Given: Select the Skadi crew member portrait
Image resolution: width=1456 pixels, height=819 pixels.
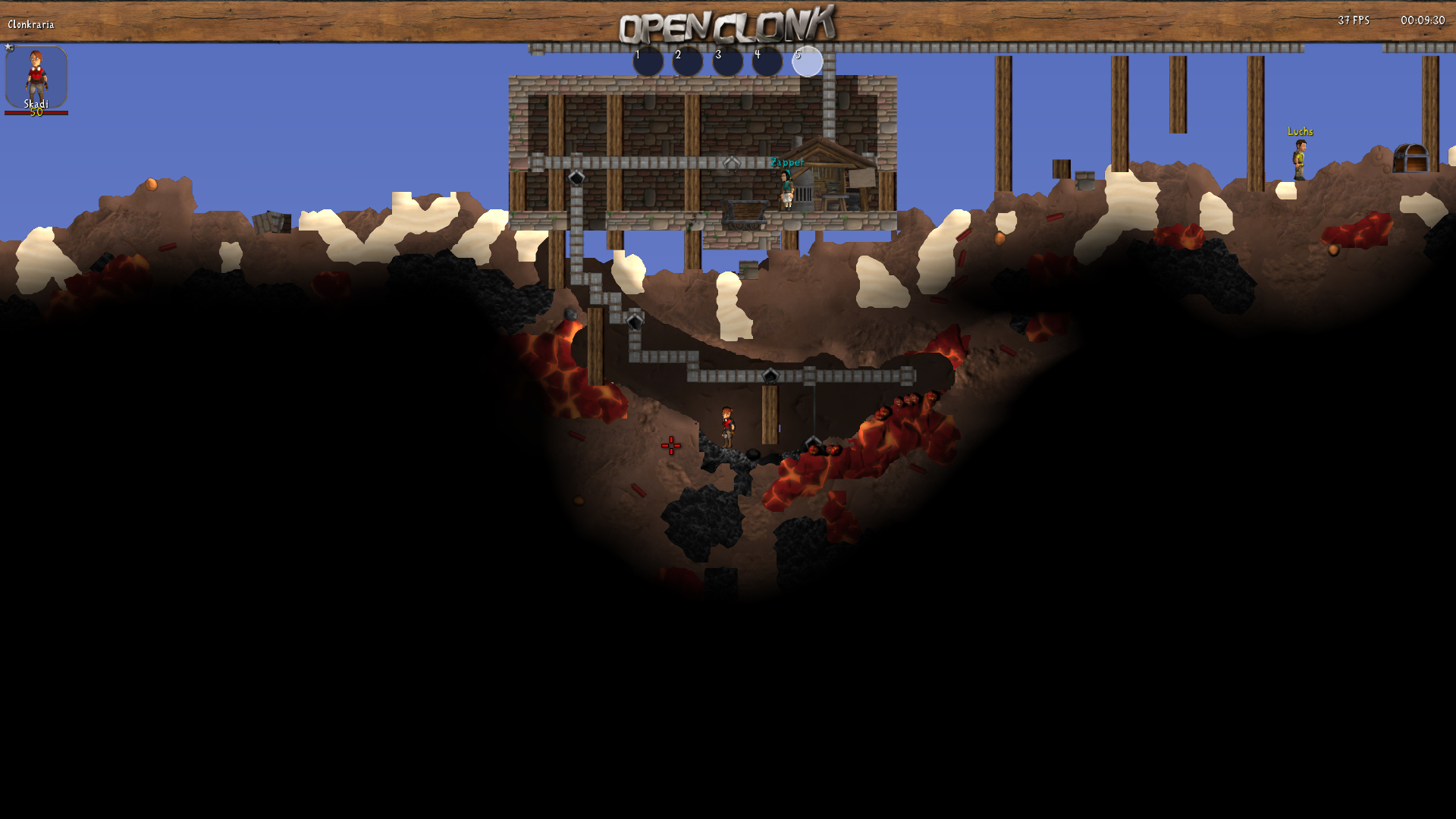Looking at the screenshot, I should pos(36,77).
